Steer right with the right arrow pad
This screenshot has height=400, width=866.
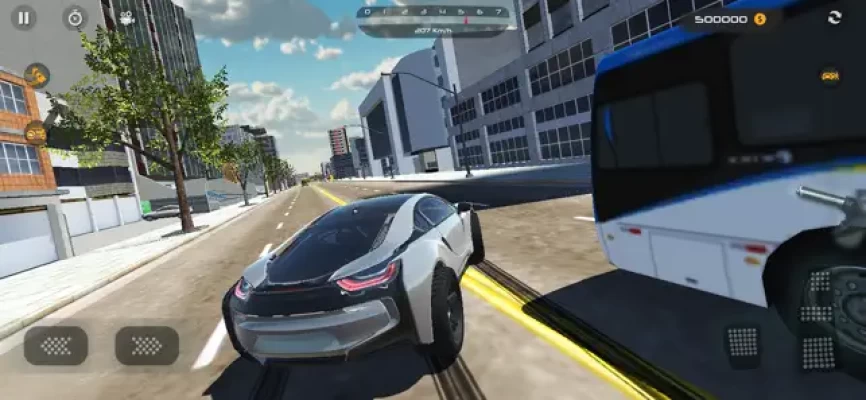pos(147,345)
